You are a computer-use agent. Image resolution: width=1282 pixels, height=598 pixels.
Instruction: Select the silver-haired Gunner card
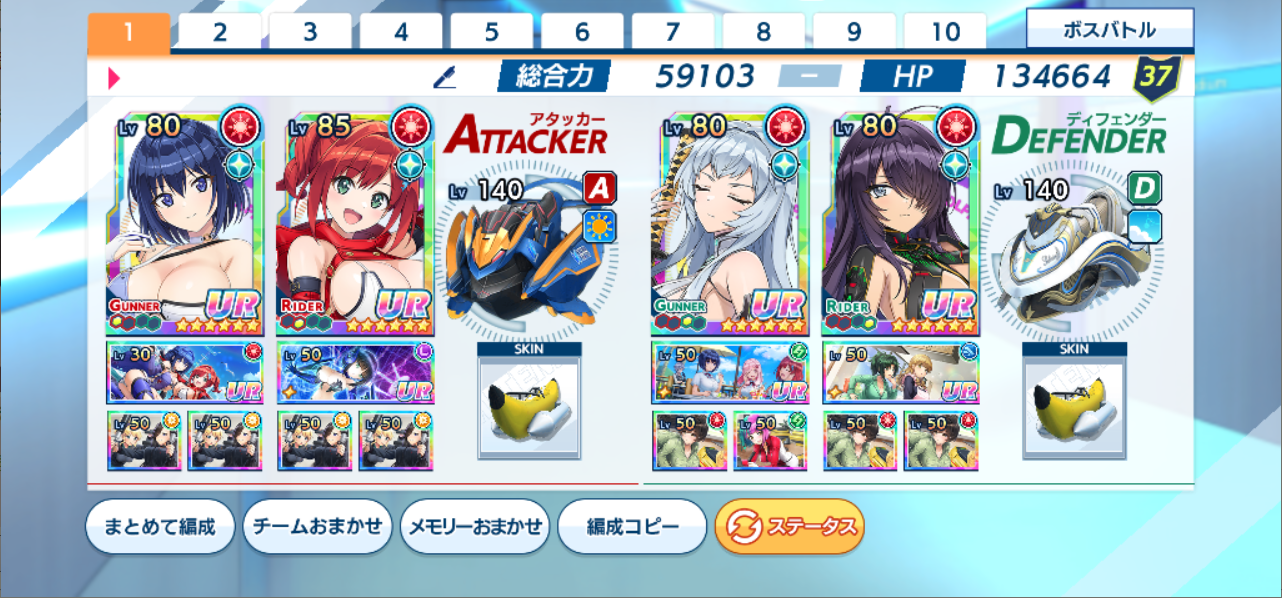tap(730, 222)
